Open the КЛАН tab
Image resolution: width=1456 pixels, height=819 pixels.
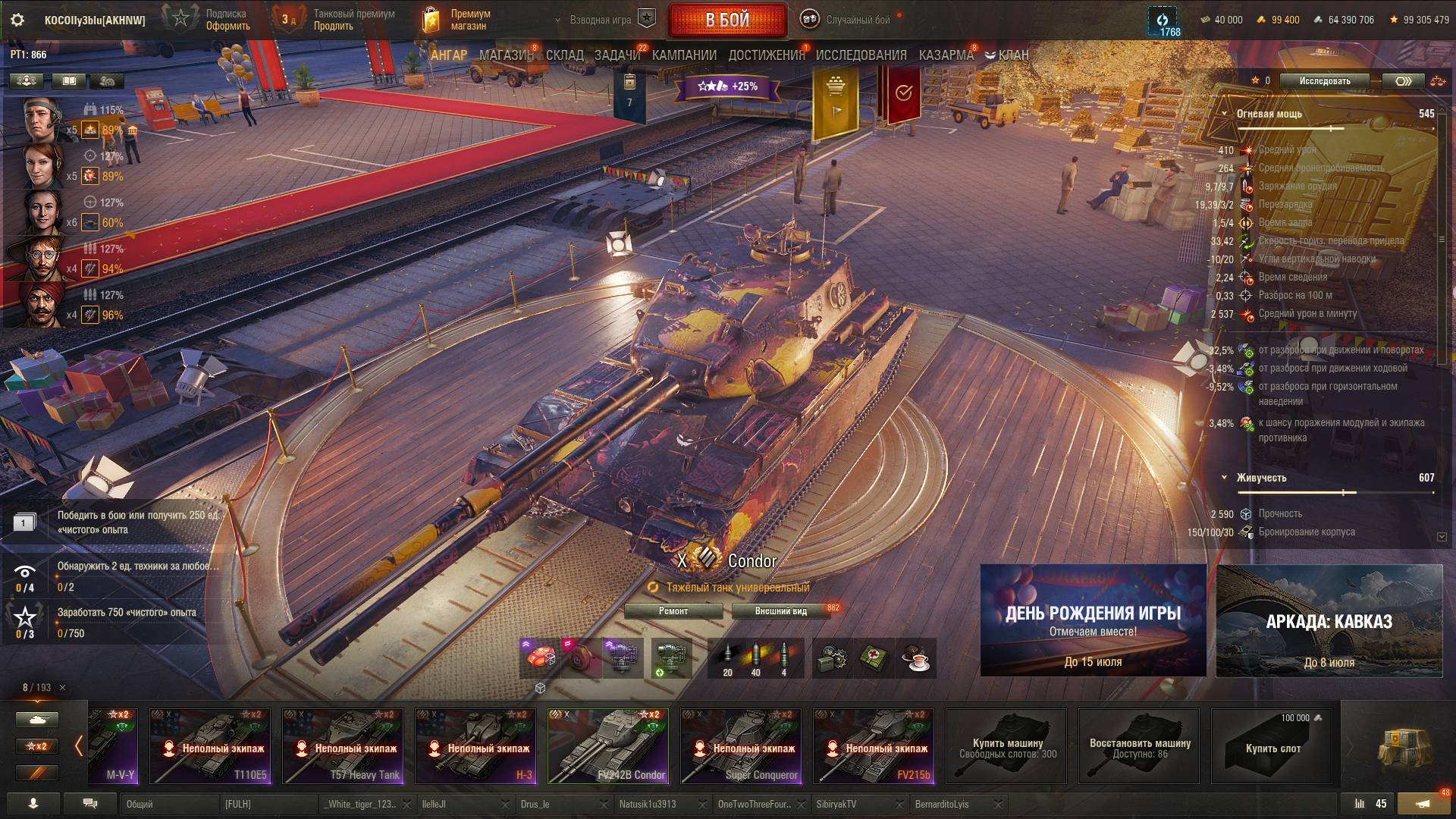tap(1007, 55)
